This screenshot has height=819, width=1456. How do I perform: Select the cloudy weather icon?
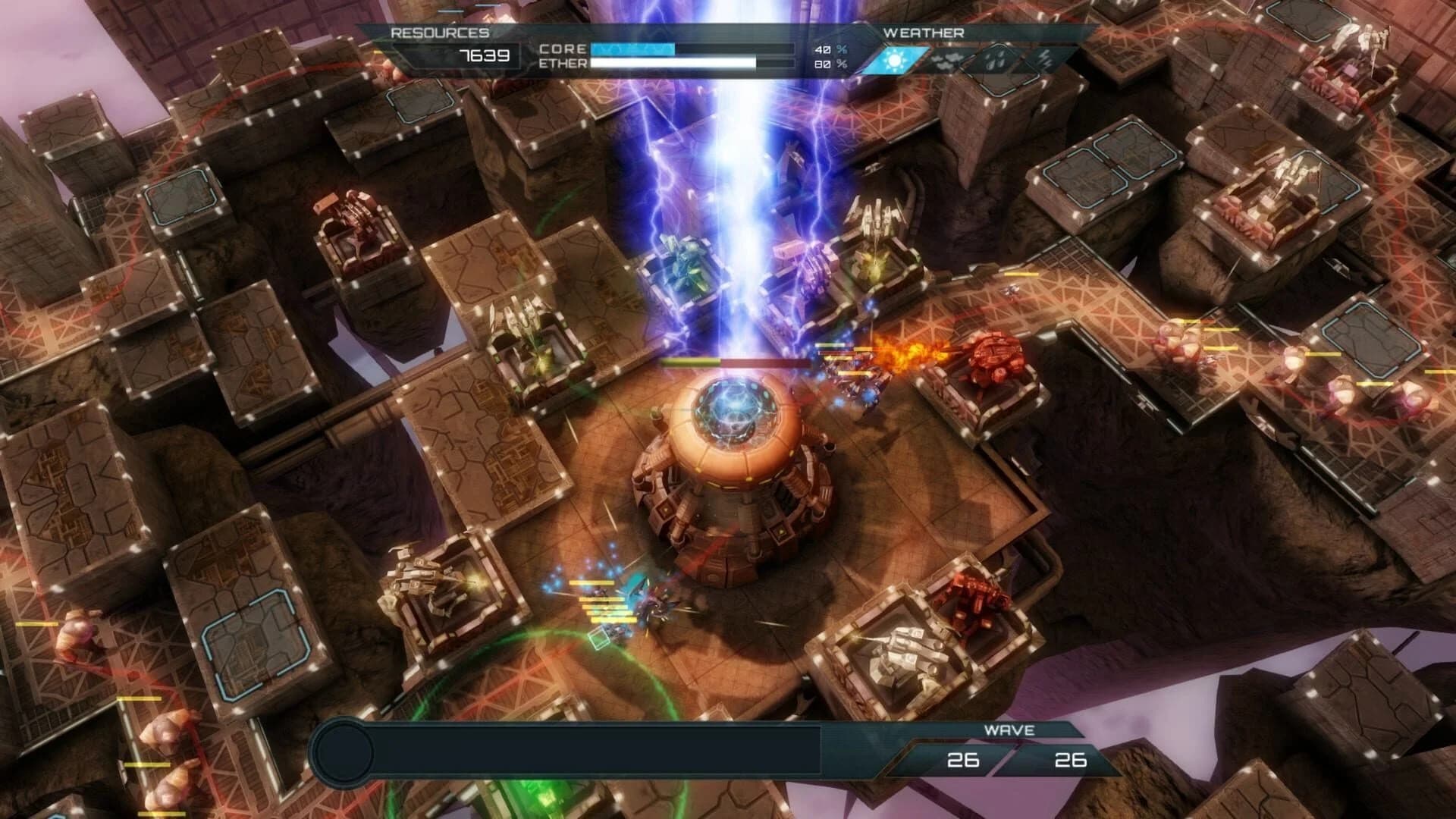click(x=948, y=58)
